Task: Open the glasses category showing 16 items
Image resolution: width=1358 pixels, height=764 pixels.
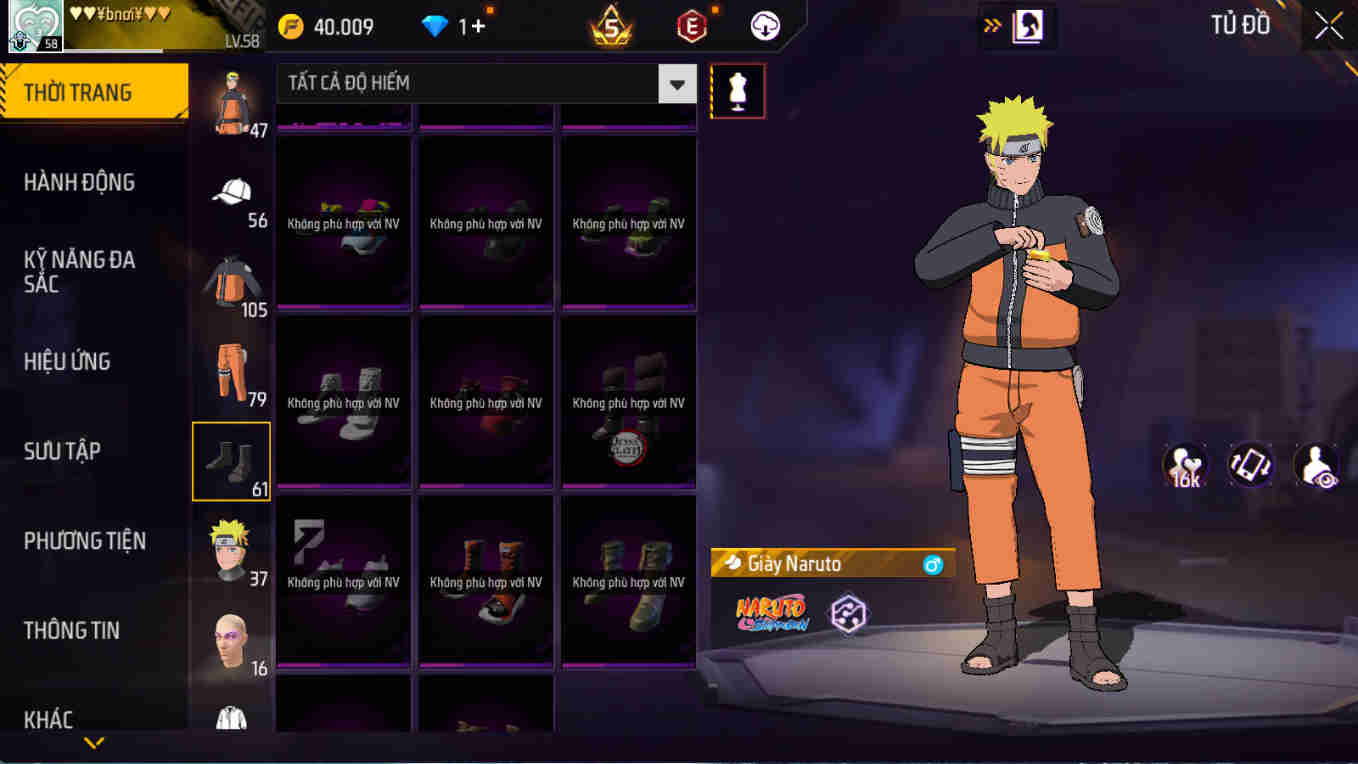Action: tap(231, 638)
